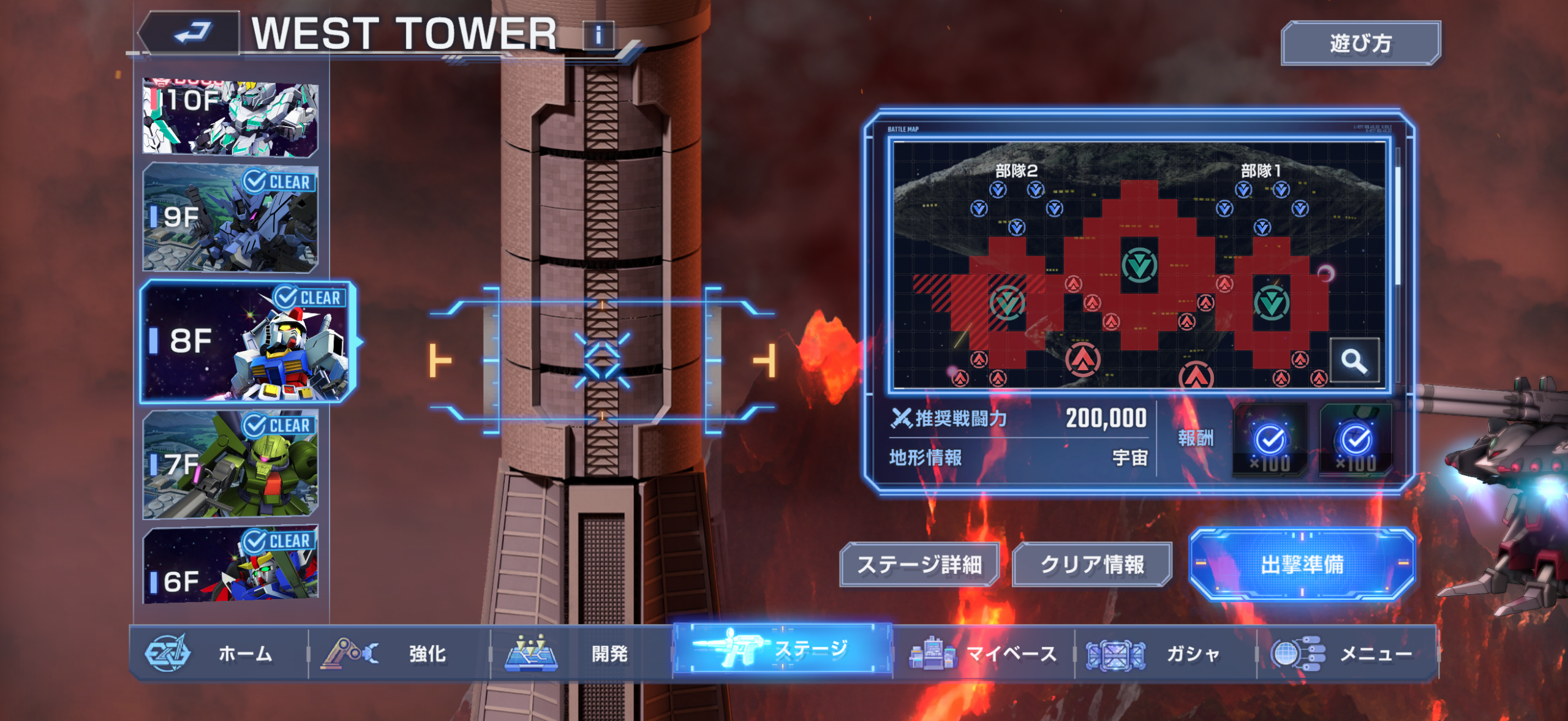Image resolution: width=1568 pixels, height=721 pixels.
Task: Select the 8F Gundam floor tile
Action: point(246,342)
